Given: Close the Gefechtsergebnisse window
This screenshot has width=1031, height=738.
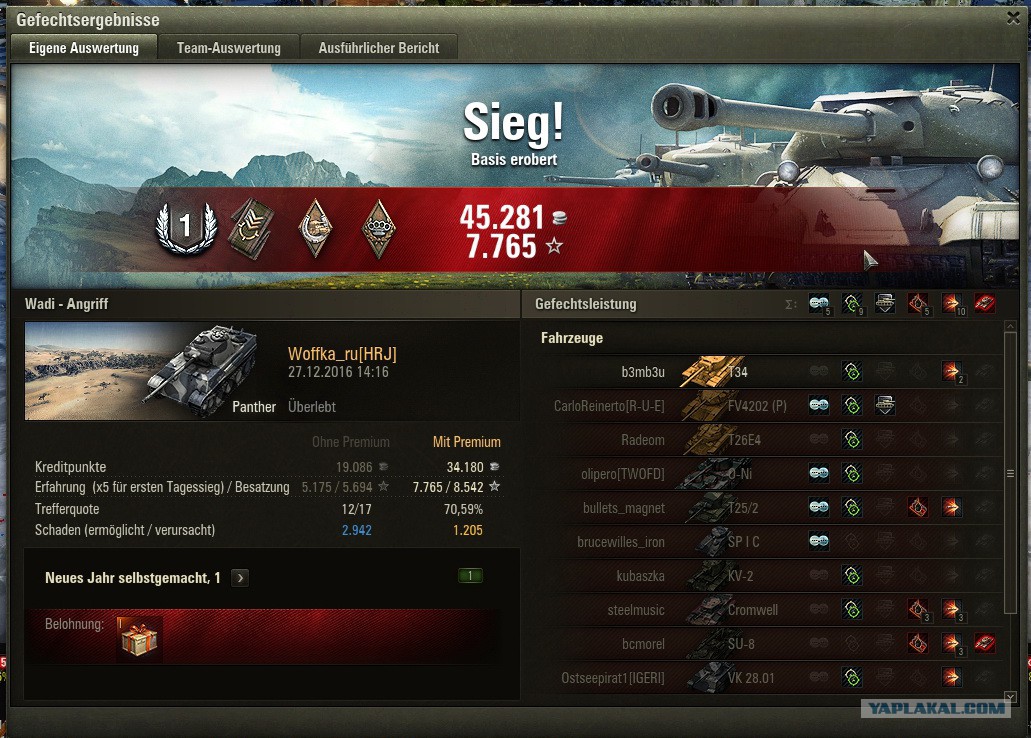Looking at the screenshot, I should tap(1013, 18).
